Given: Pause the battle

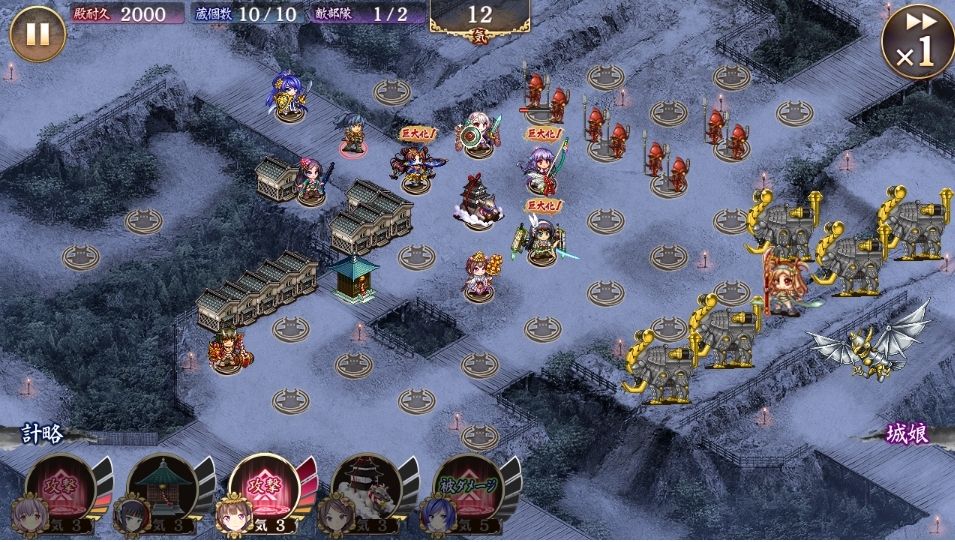Looking at the screenshot, I should [x=37, y=35].
